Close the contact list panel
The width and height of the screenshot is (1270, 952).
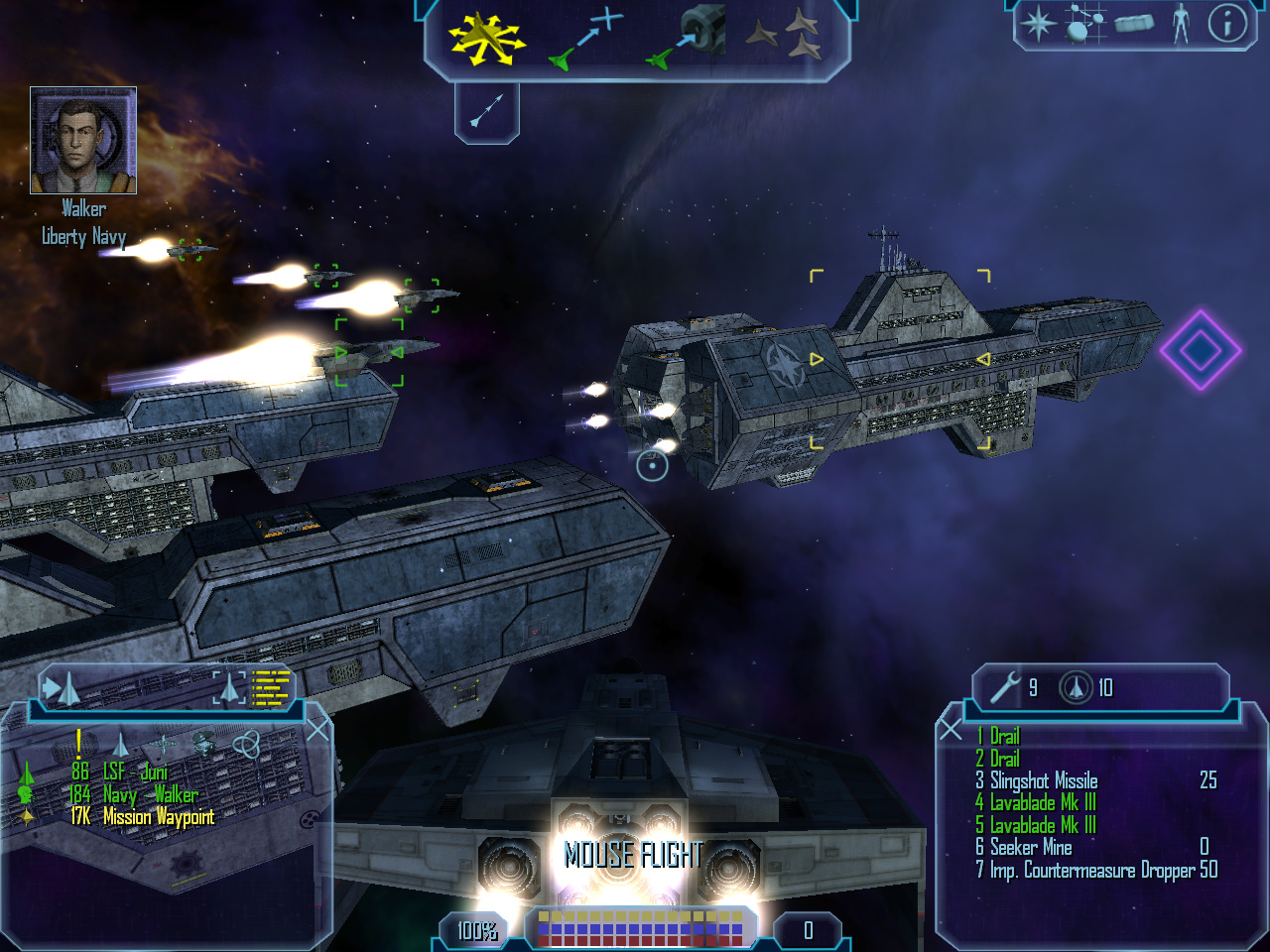[x=317, y=730]
